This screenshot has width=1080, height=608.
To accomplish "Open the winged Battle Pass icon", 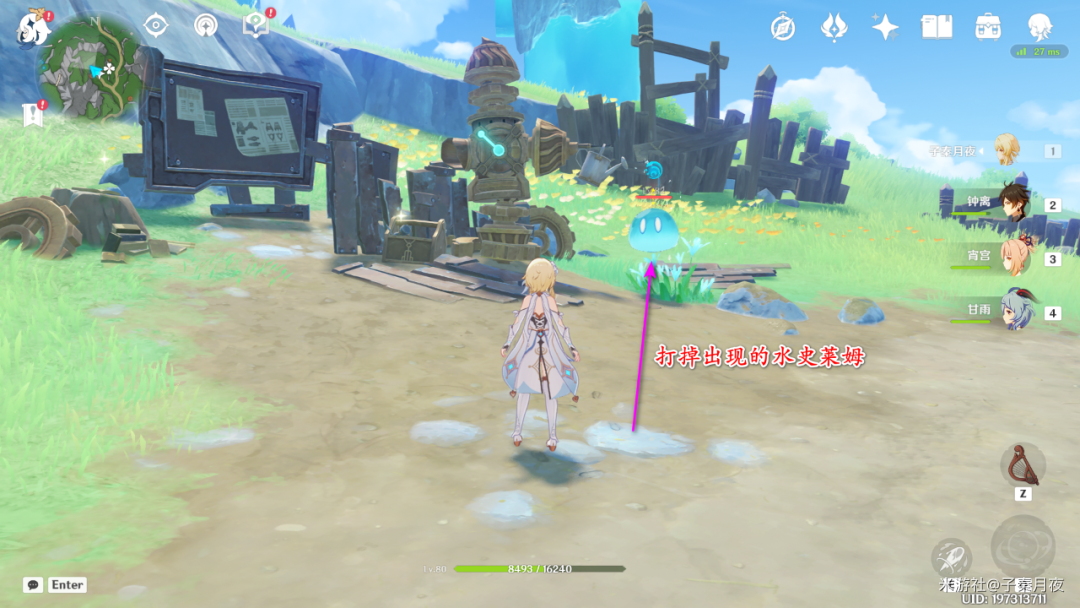I will 834,27.
